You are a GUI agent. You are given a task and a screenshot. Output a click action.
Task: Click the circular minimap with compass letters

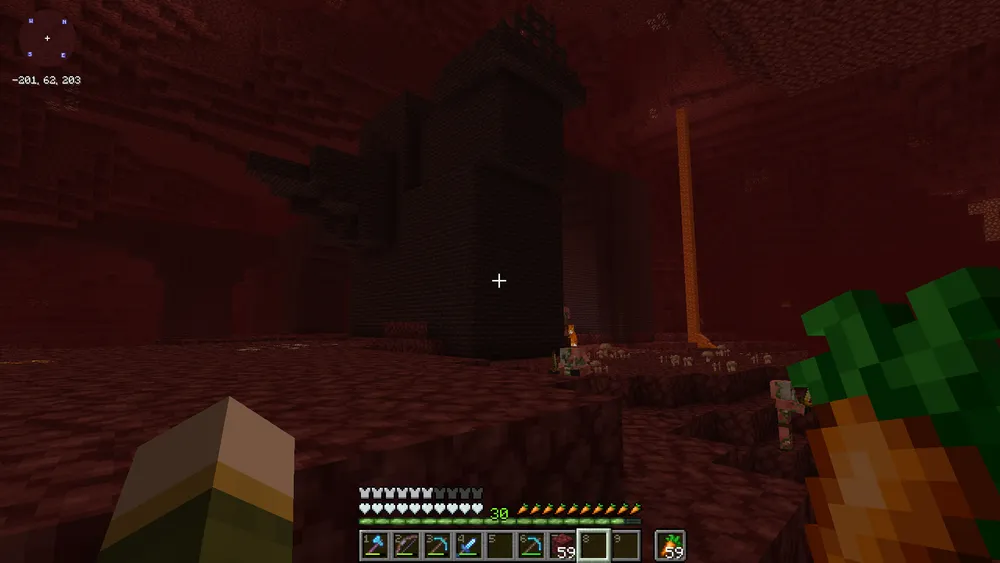(x=47, y=38)
